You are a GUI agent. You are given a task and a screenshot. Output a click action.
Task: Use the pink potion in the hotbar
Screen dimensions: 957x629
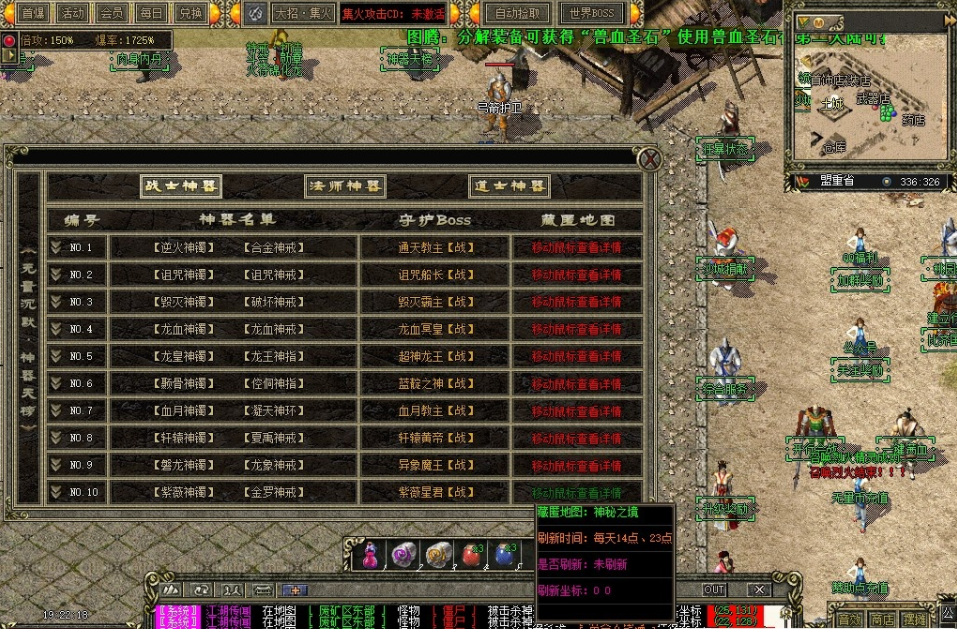[x=371, y=555]
